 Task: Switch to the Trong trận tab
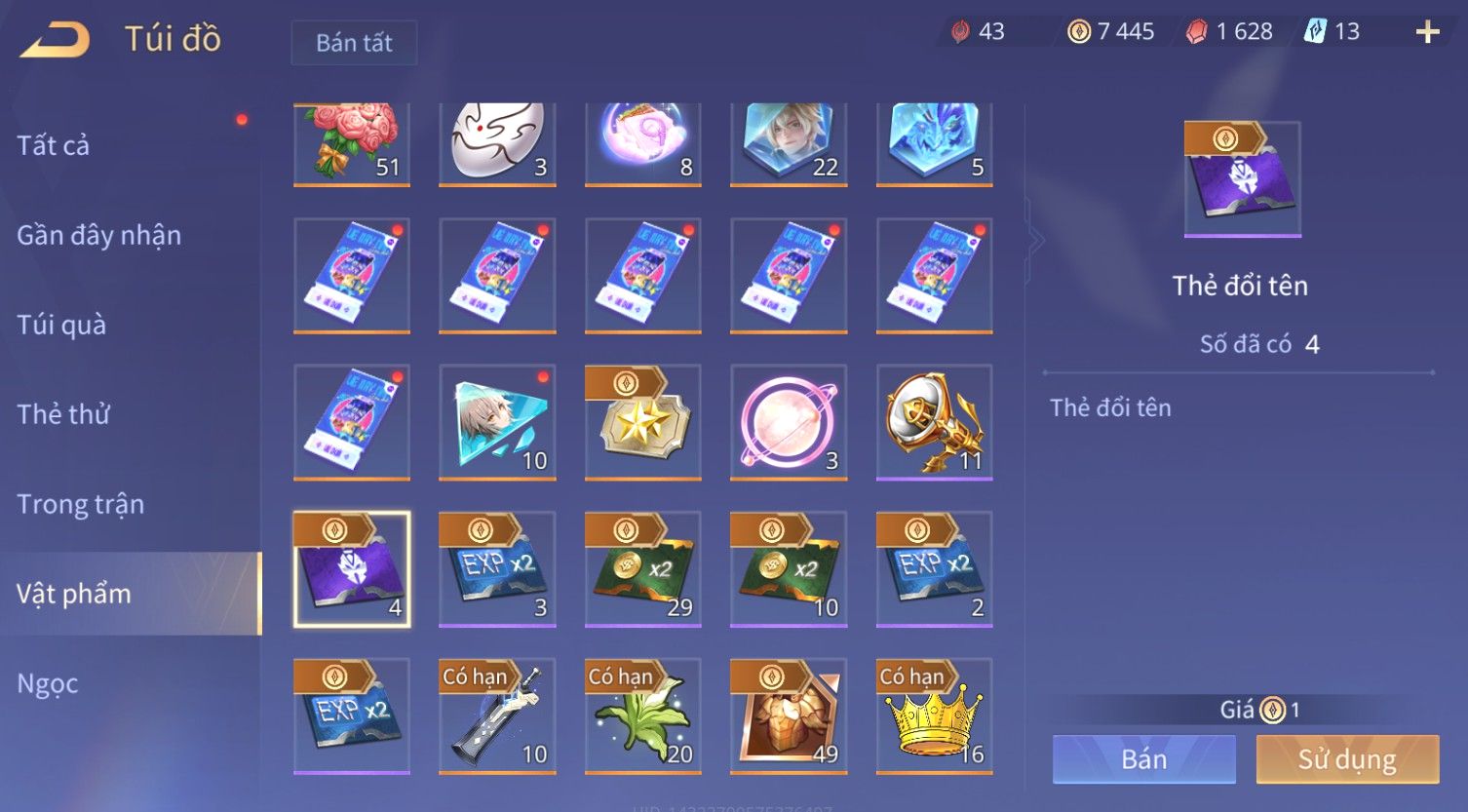click(x=80, y=504)
